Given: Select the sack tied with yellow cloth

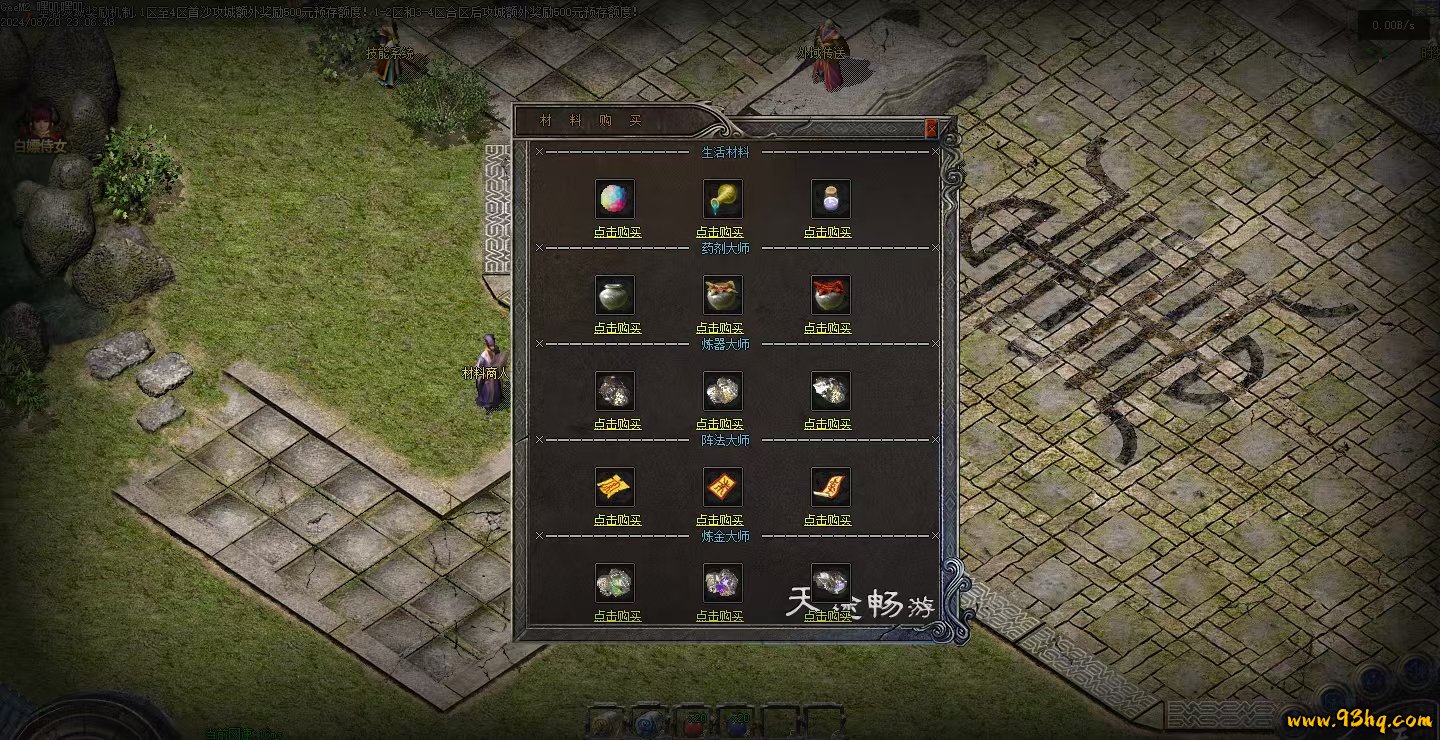Looking at the screenshot, I should [722, 295].
